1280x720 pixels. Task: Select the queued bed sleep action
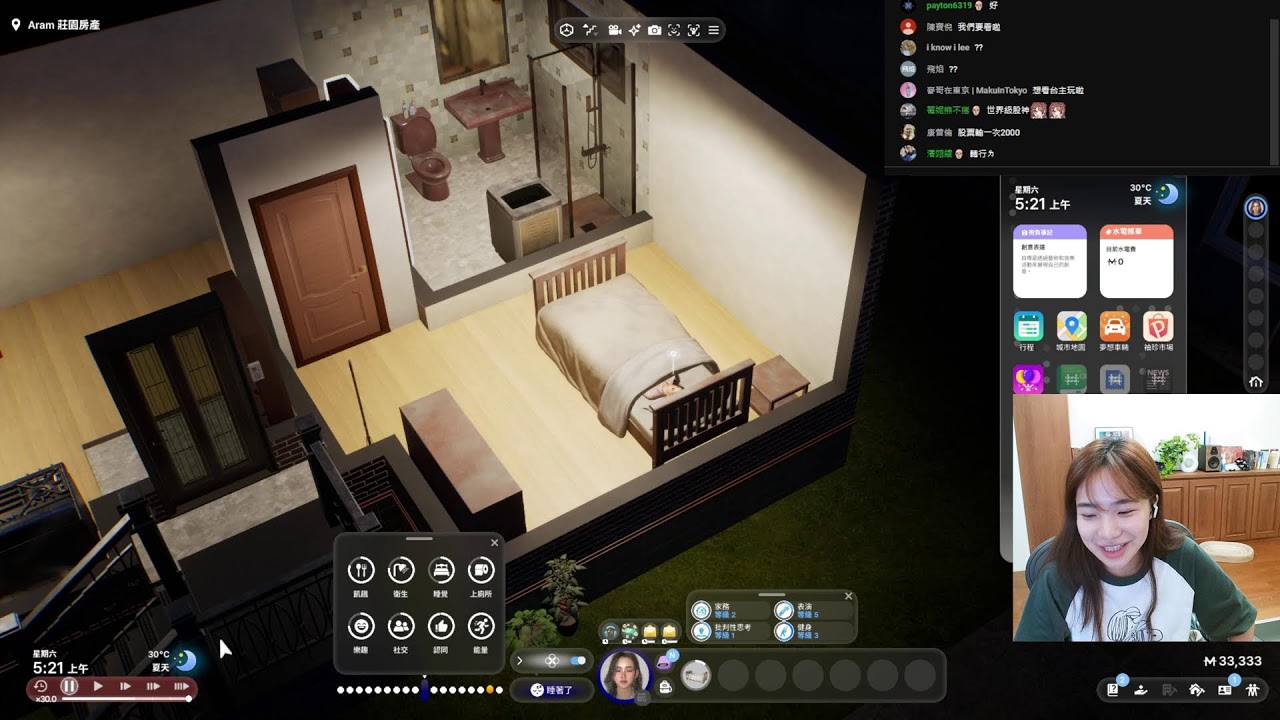click(695, 676)
